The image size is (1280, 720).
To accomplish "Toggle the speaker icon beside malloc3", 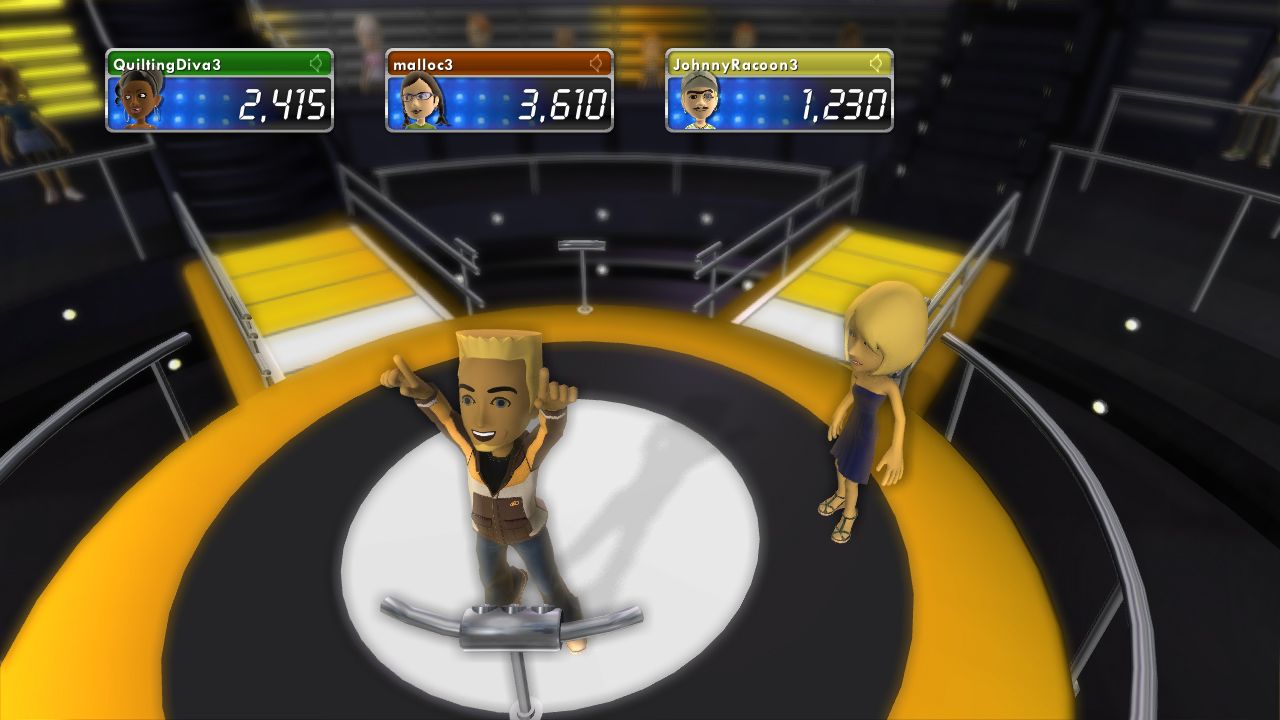I will click(x=597, y=64).
